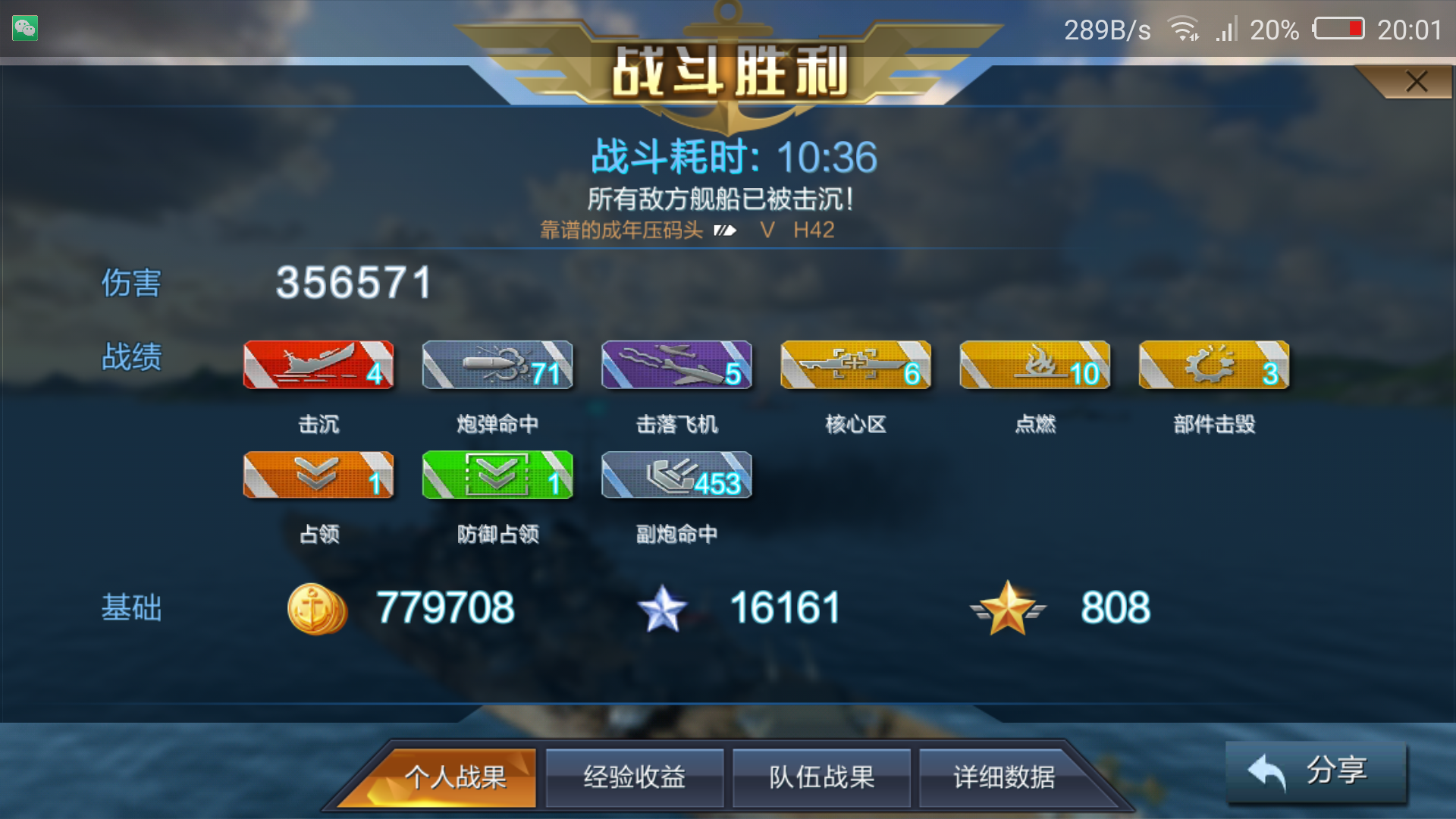Click the 防御占领 defense capture badge
1456x819 pixels.
(x=497, y=475)
